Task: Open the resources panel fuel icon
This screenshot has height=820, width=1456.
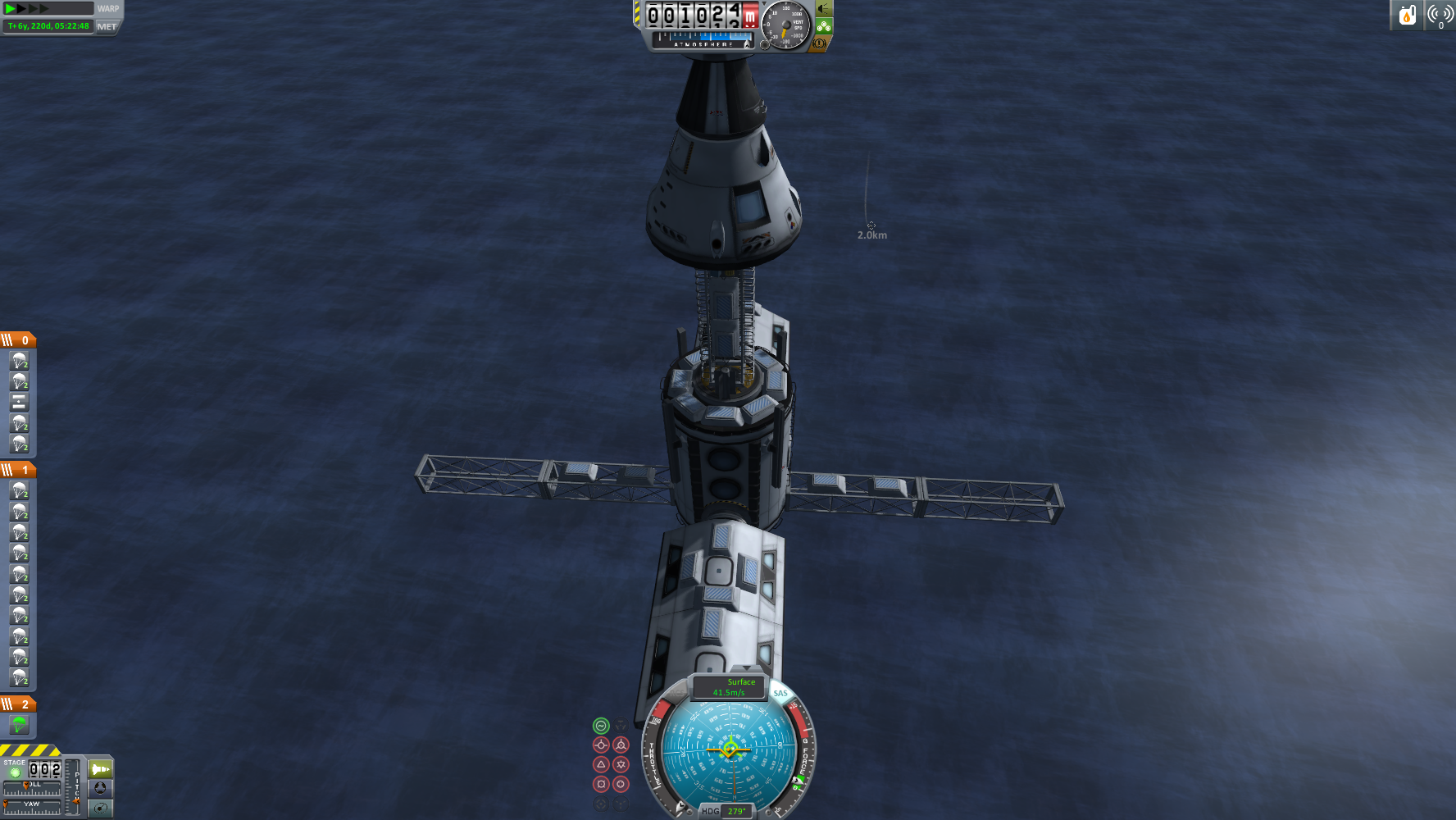Action: 1407,16
